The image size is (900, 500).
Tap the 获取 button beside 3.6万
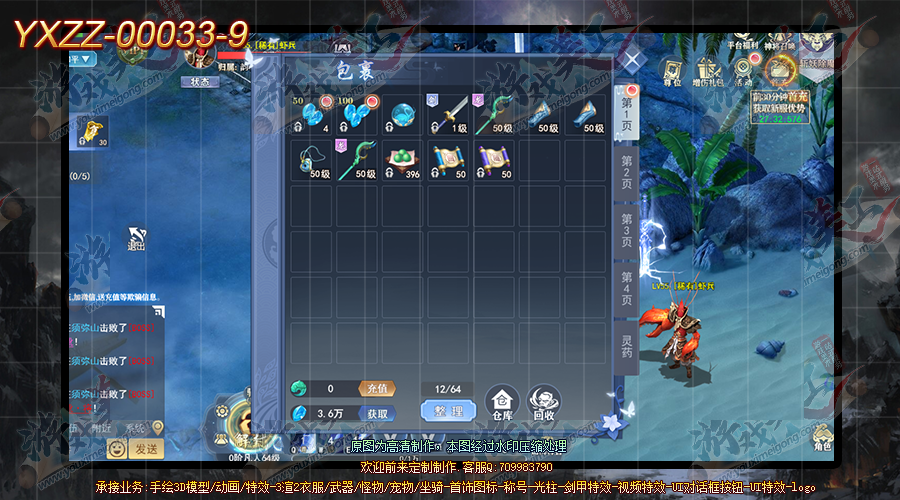pyautogui.click(x=378, y=413)
